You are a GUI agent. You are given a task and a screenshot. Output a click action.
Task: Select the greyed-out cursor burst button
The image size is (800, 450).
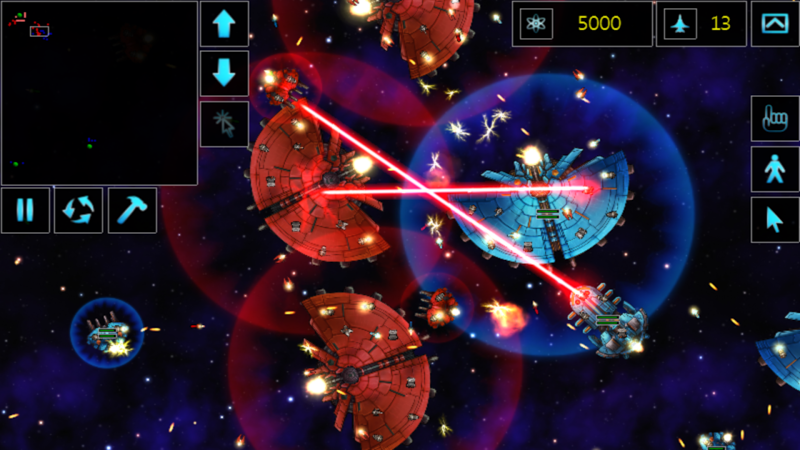coord(224,123)
